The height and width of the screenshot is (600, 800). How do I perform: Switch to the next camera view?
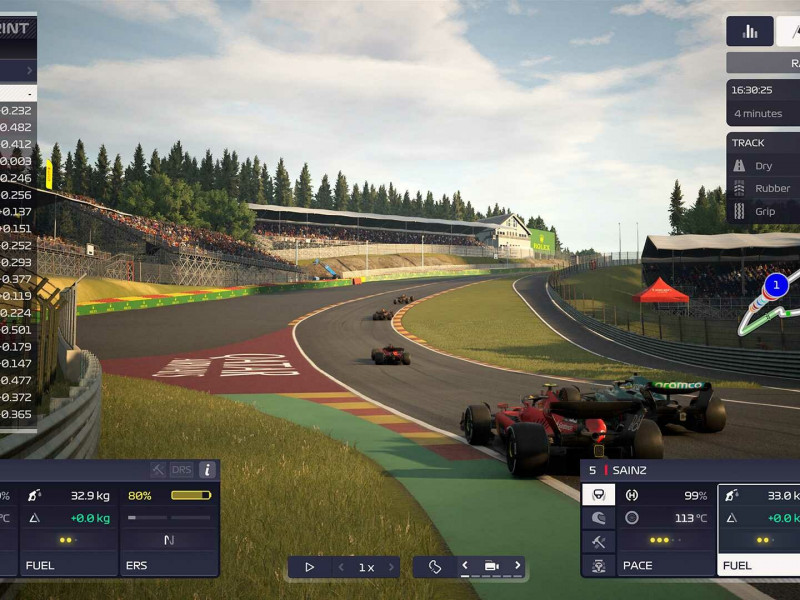517,566
